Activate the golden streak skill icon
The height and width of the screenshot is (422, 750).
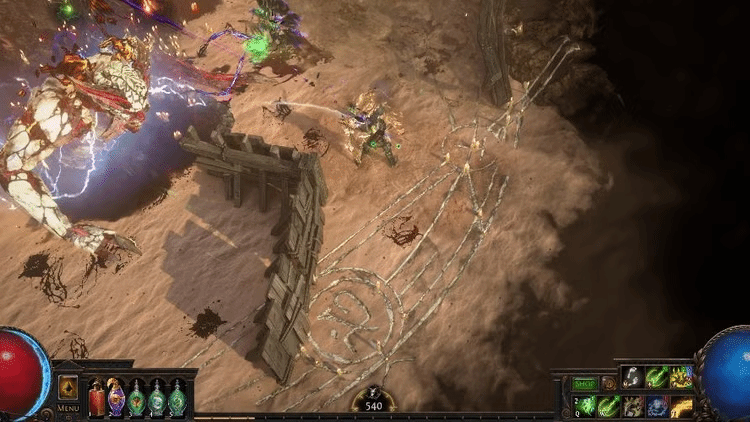(x=682, y=406)
